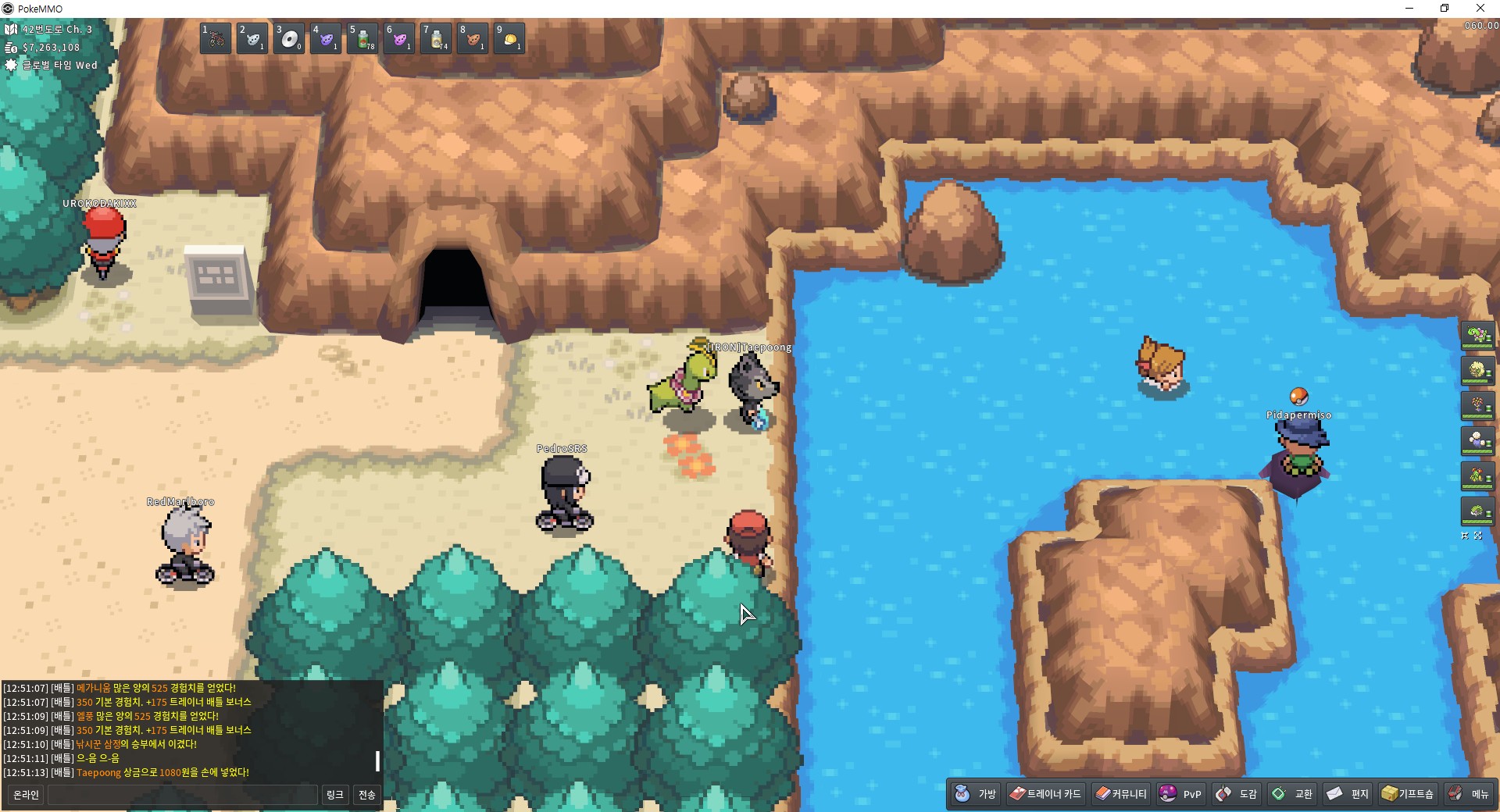Open the 편지 mail window
This screenshot has width=1500, height=812.
pos(1348,794)
